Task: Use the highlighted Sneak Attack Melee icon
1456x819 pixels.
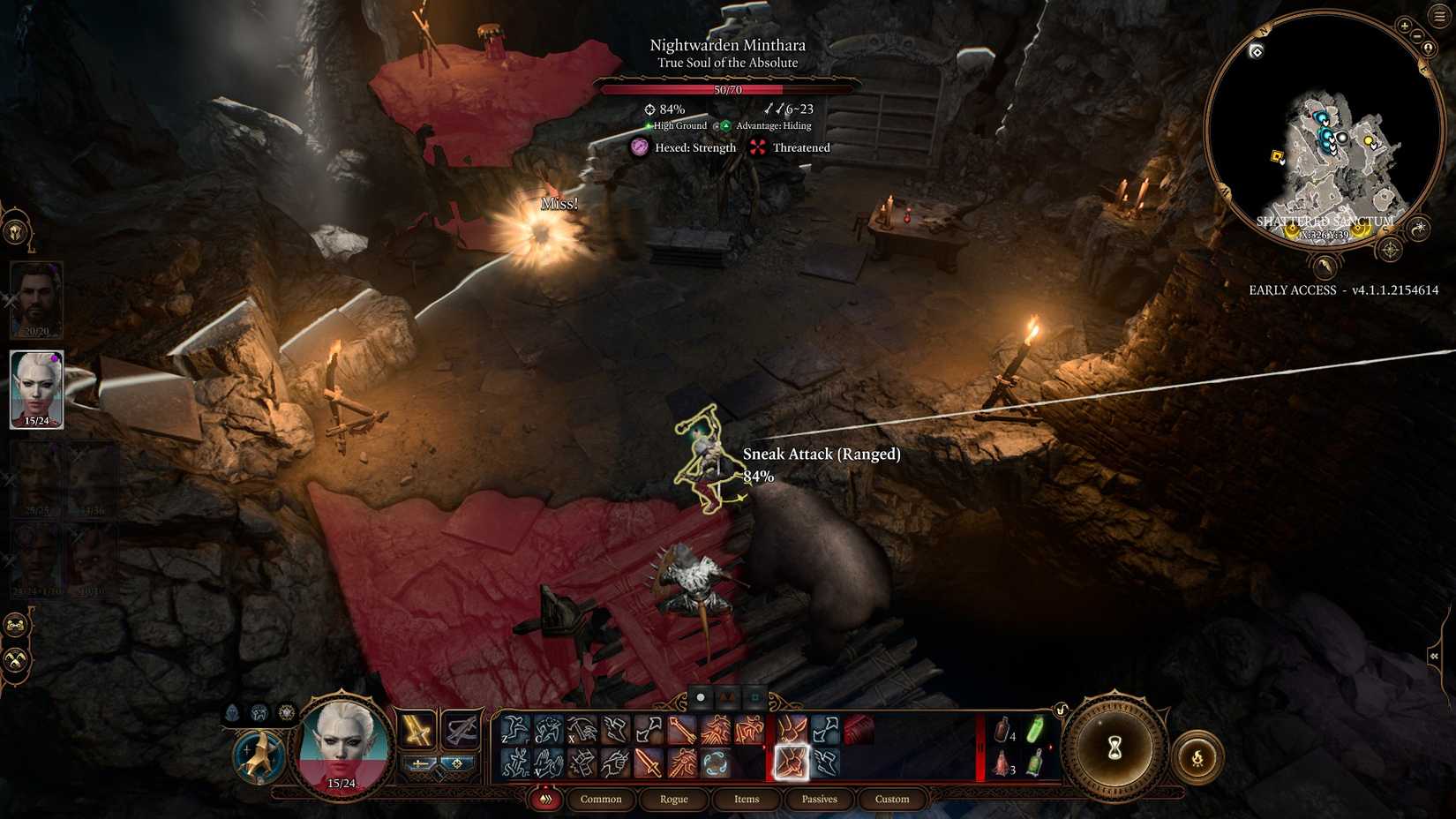Action: [x=791, y=763]
